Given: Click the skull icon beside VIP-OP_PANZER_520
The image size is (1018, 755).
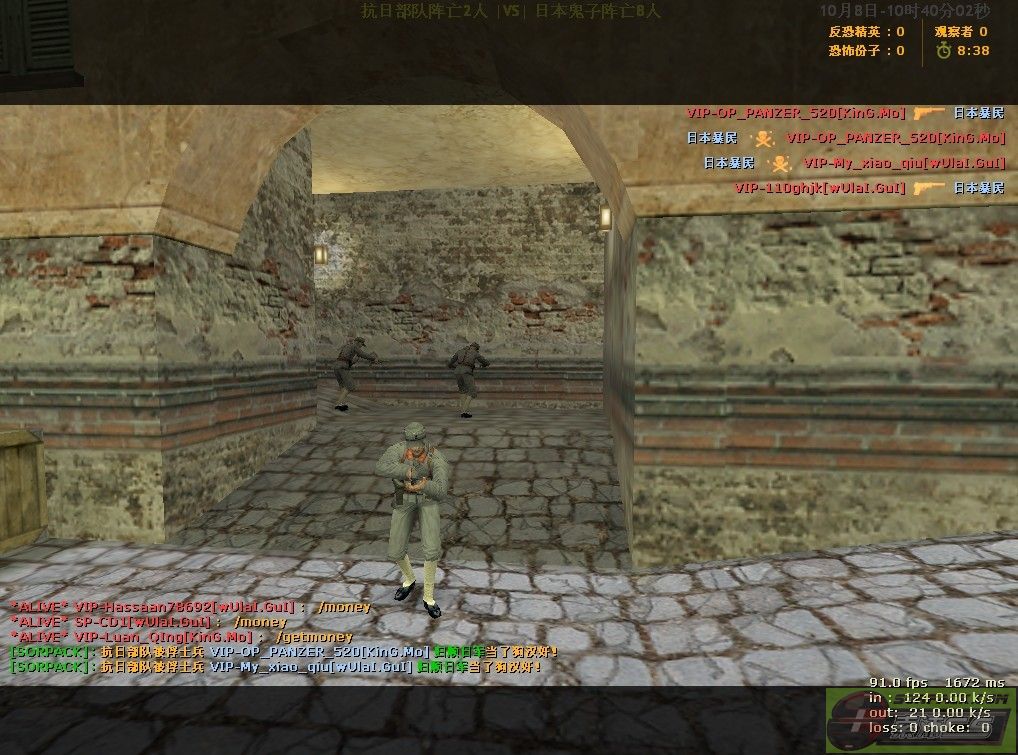Looking at the screenshot, I should coord(763,138).
